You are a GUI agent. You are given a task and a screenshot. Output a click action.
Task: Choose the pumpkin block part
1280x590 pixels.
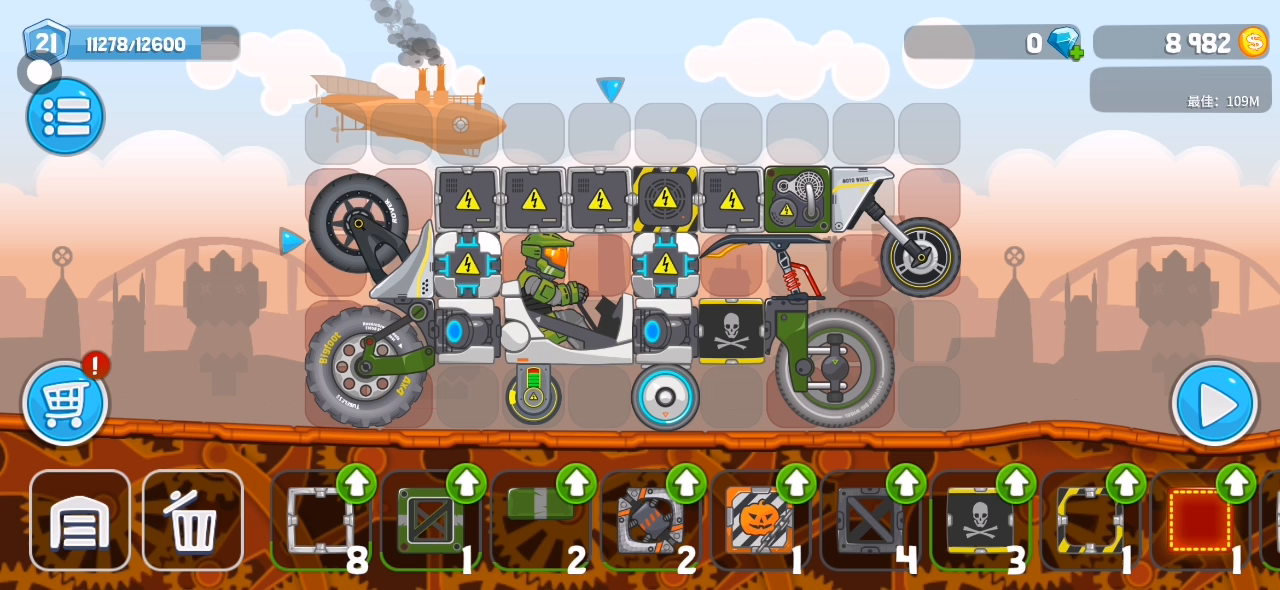(x=759, y=520)
